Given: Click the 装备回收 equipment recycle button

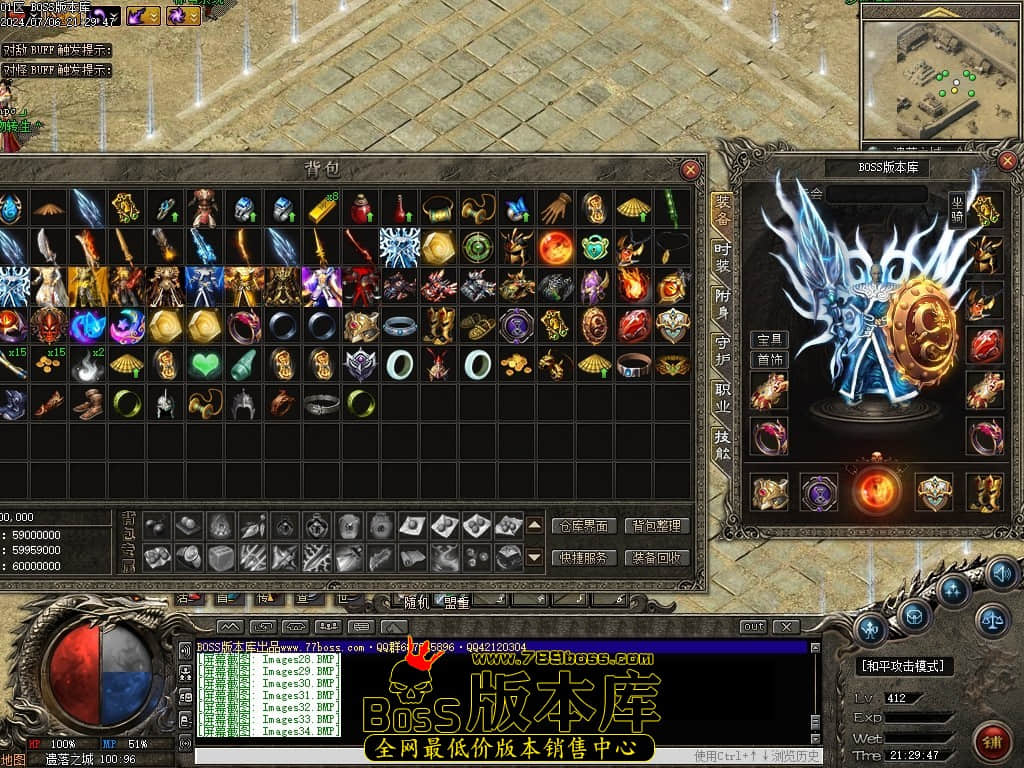Looking at the screenshot, I should (x=657, y=558).
